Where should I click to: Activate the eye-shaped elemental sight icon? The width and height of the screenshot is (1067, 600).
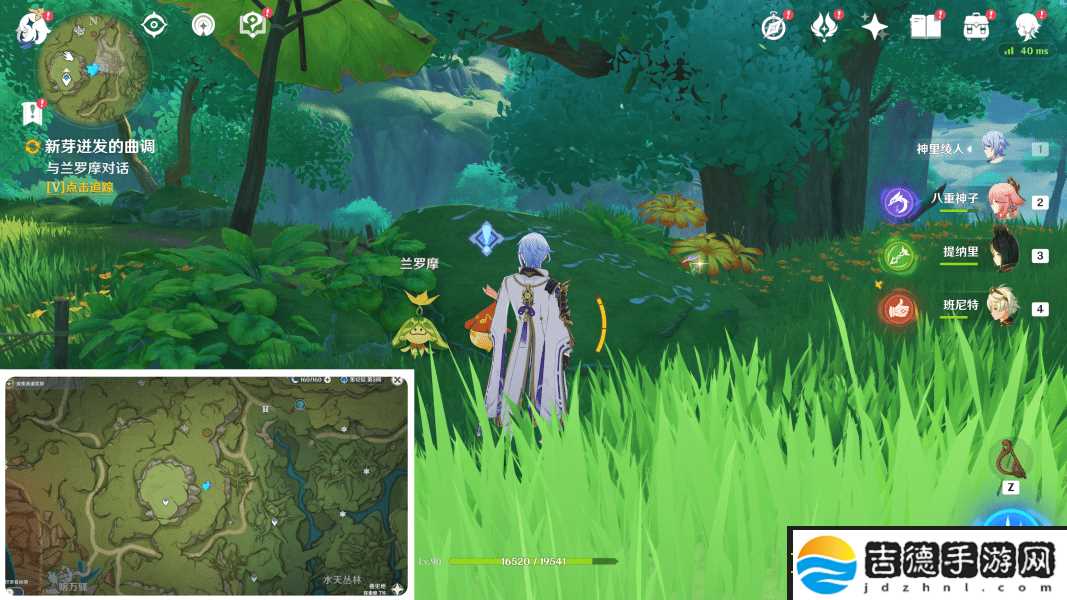[153, 25]
